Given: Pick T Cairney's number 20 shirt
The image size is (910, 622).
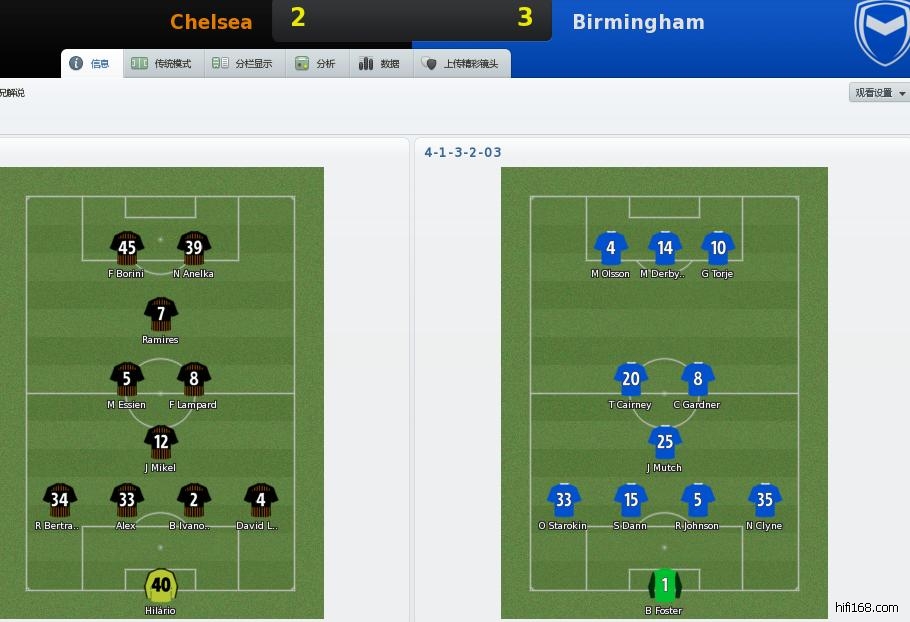Looking at the screenshot, I should (x=631, y=379).
